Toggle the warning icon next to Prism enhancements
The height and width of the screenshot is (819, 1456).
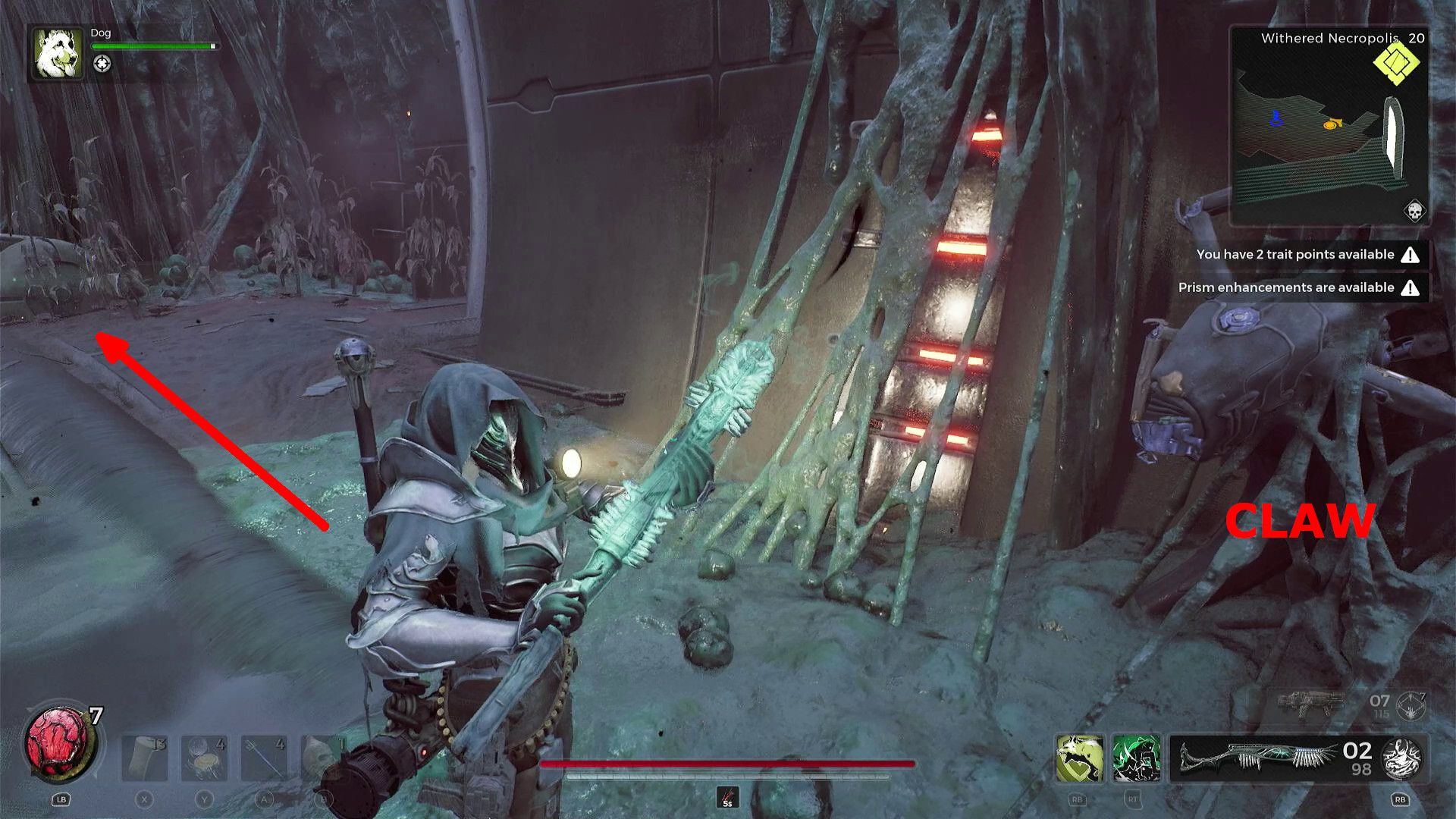[1410, 287]
